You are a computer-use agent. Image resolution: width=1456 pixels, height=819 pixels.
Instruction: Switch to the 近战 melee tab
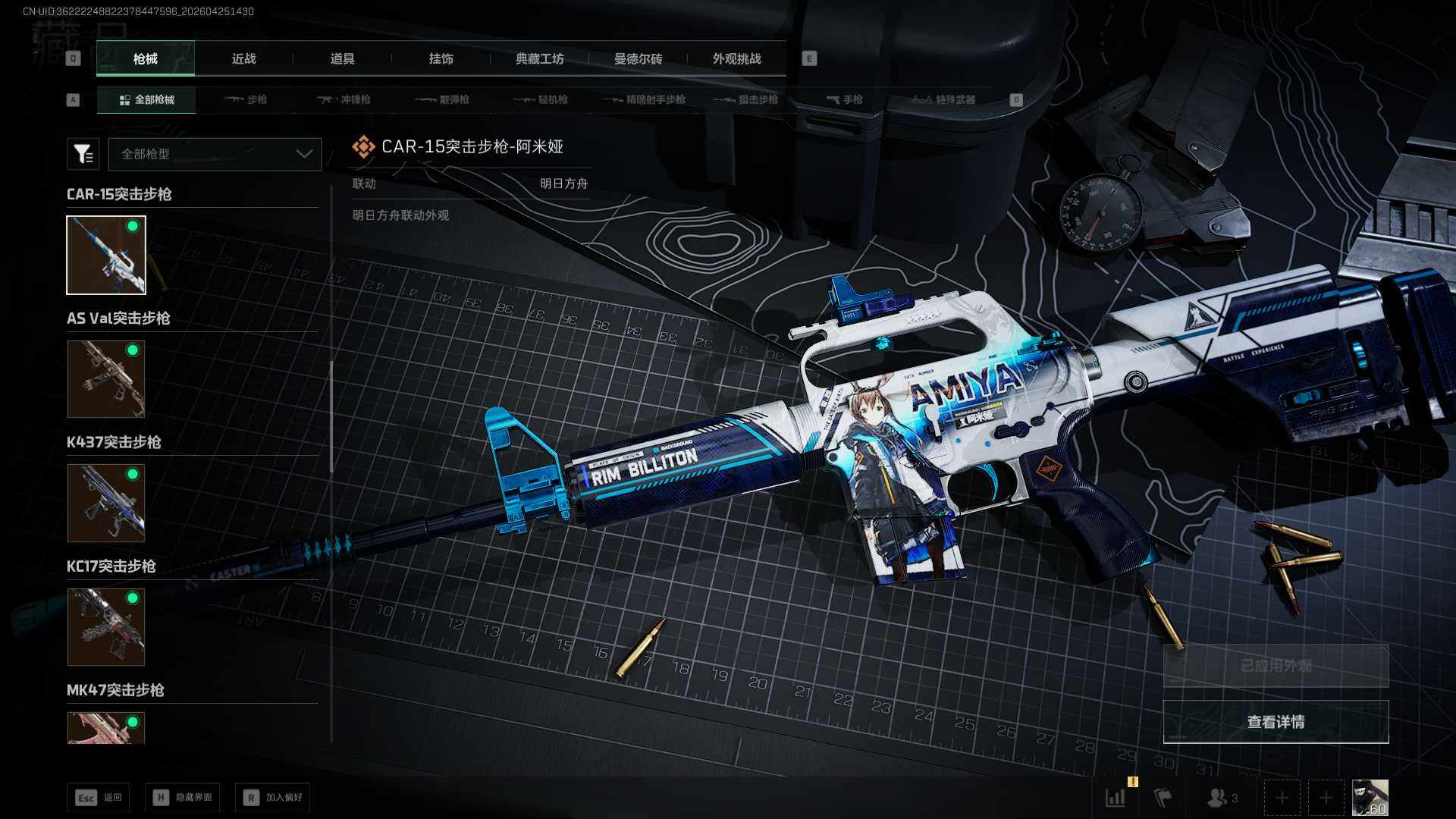coord(243,58)
